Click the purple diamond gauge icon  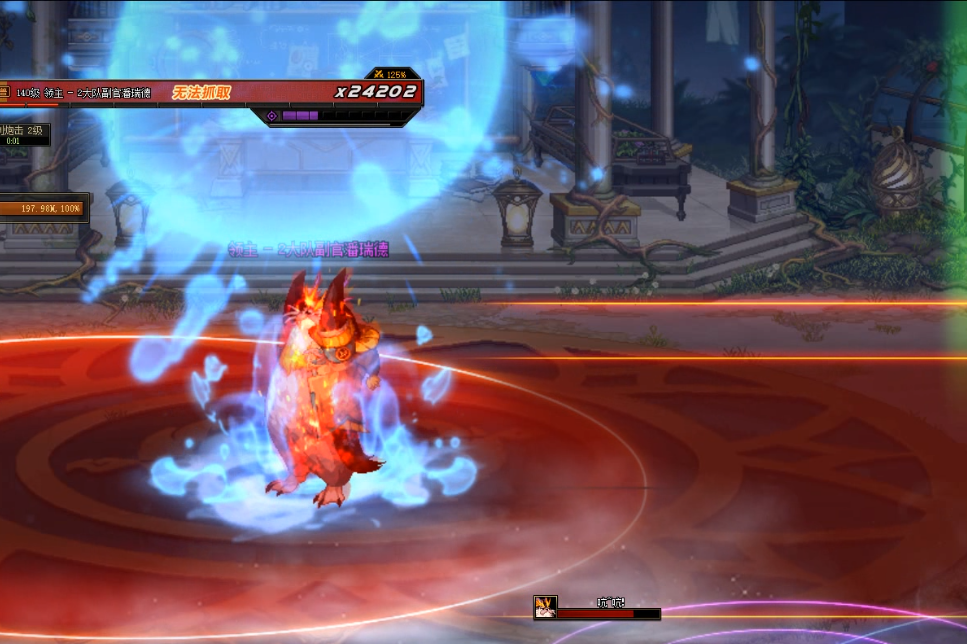[271, 116]
